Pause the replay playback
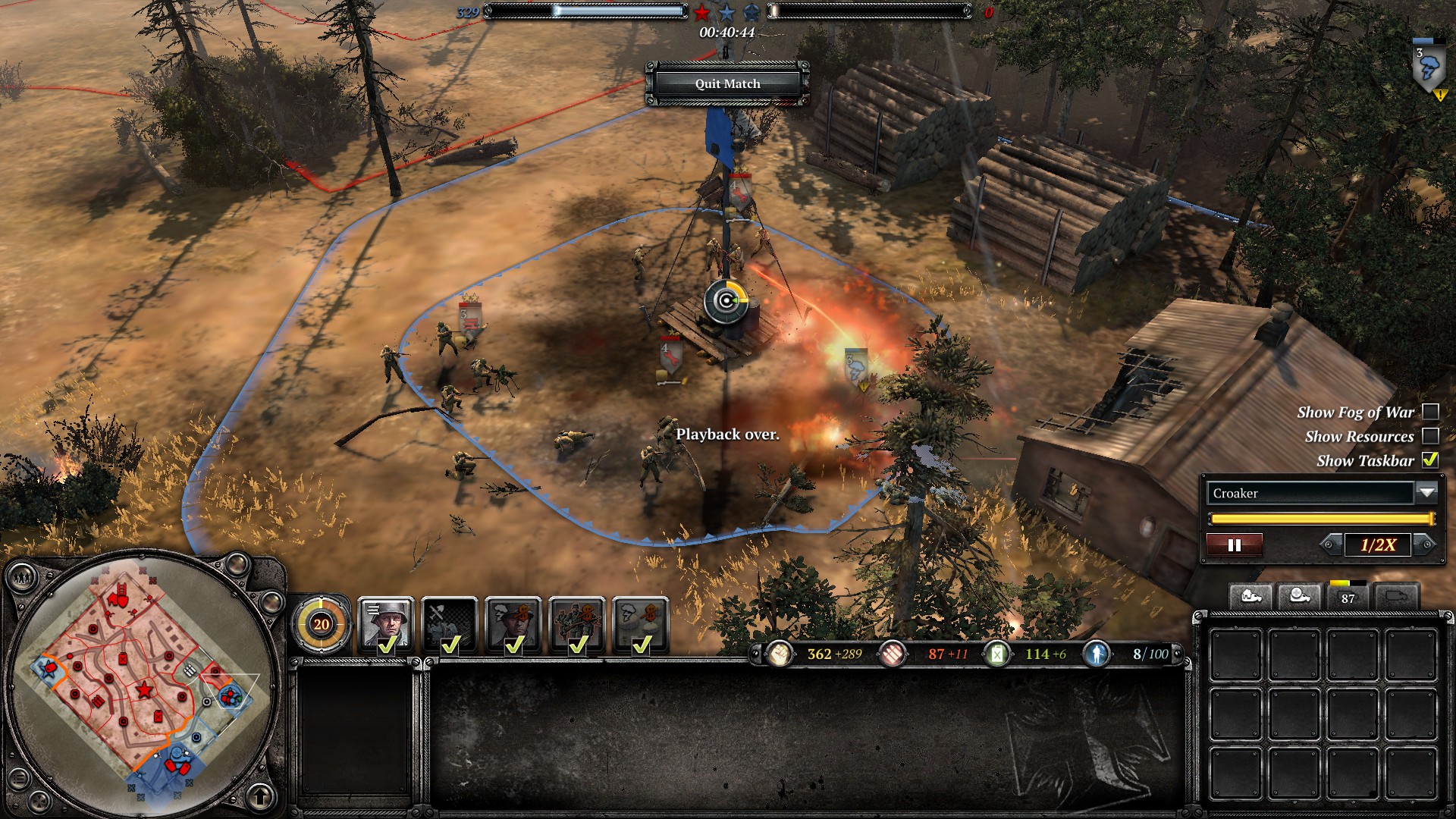 tap(1234, 544)
